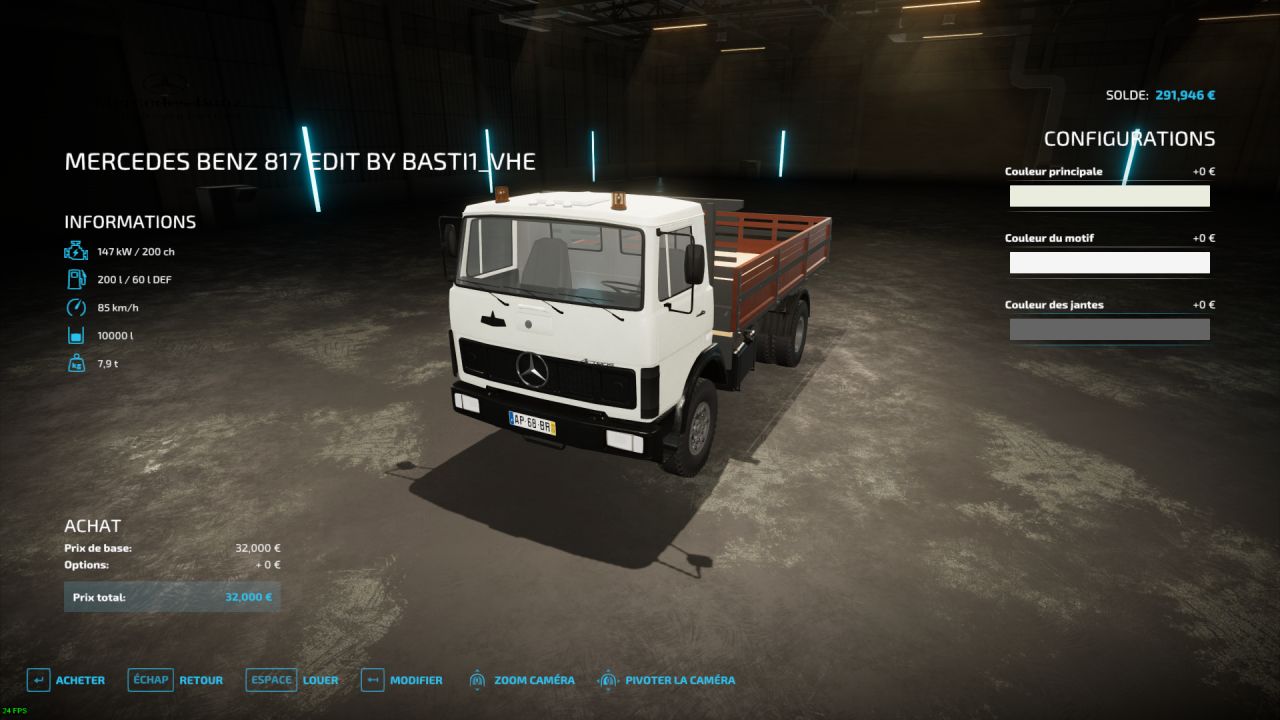Buy the truck with Acheter
The image size is (1280, 720).
pos(66,680)
